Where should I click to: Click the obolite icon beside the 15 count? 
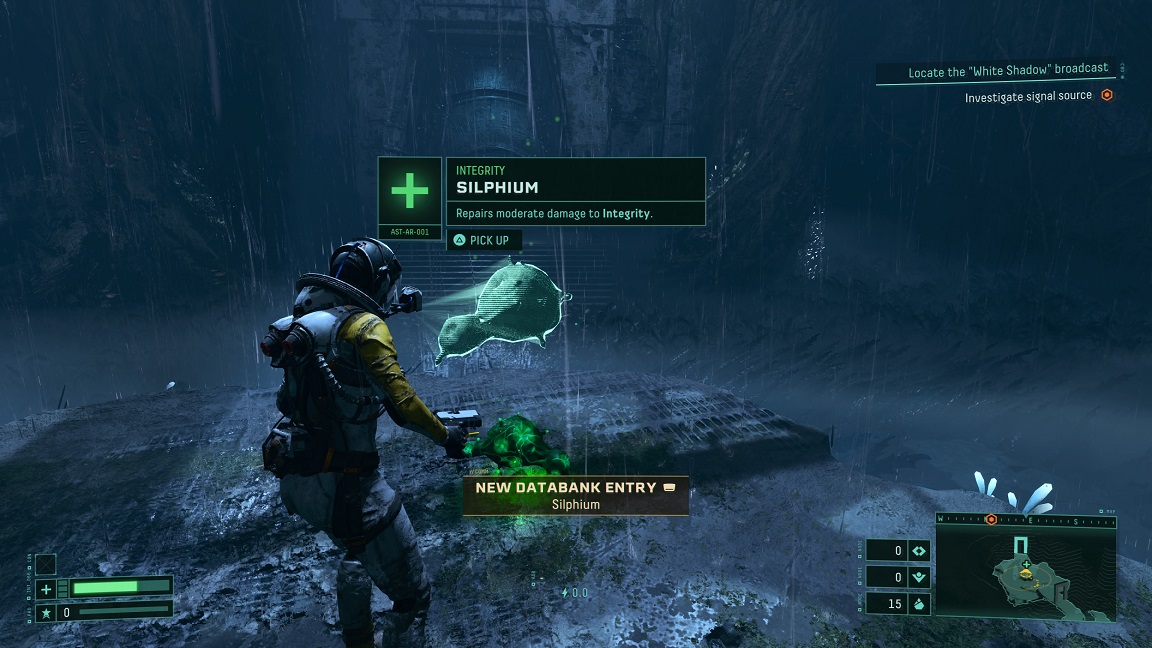(x=920, y=604)
